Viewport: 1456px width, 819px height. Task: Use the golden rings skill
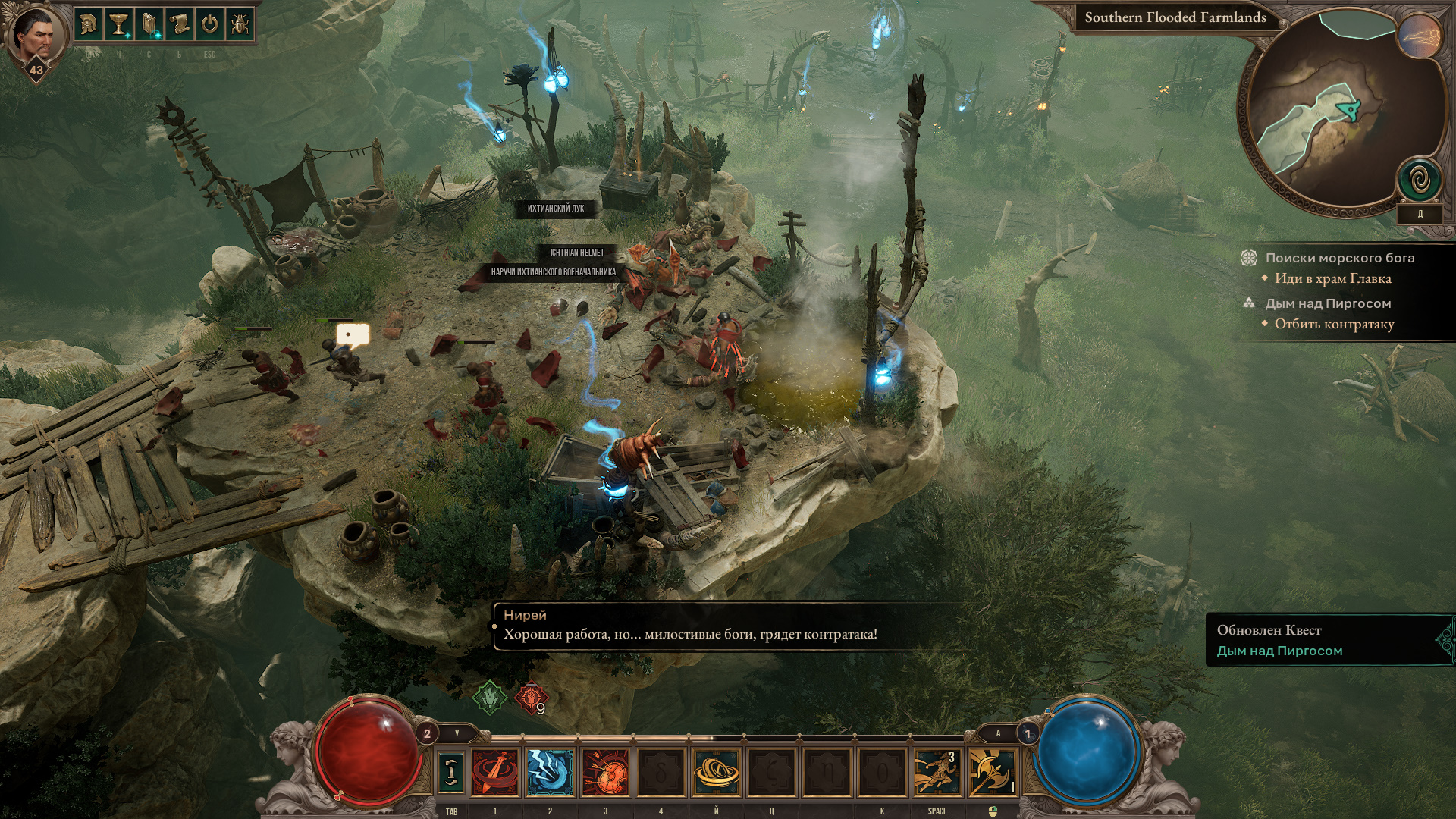(x=716, y=771)
